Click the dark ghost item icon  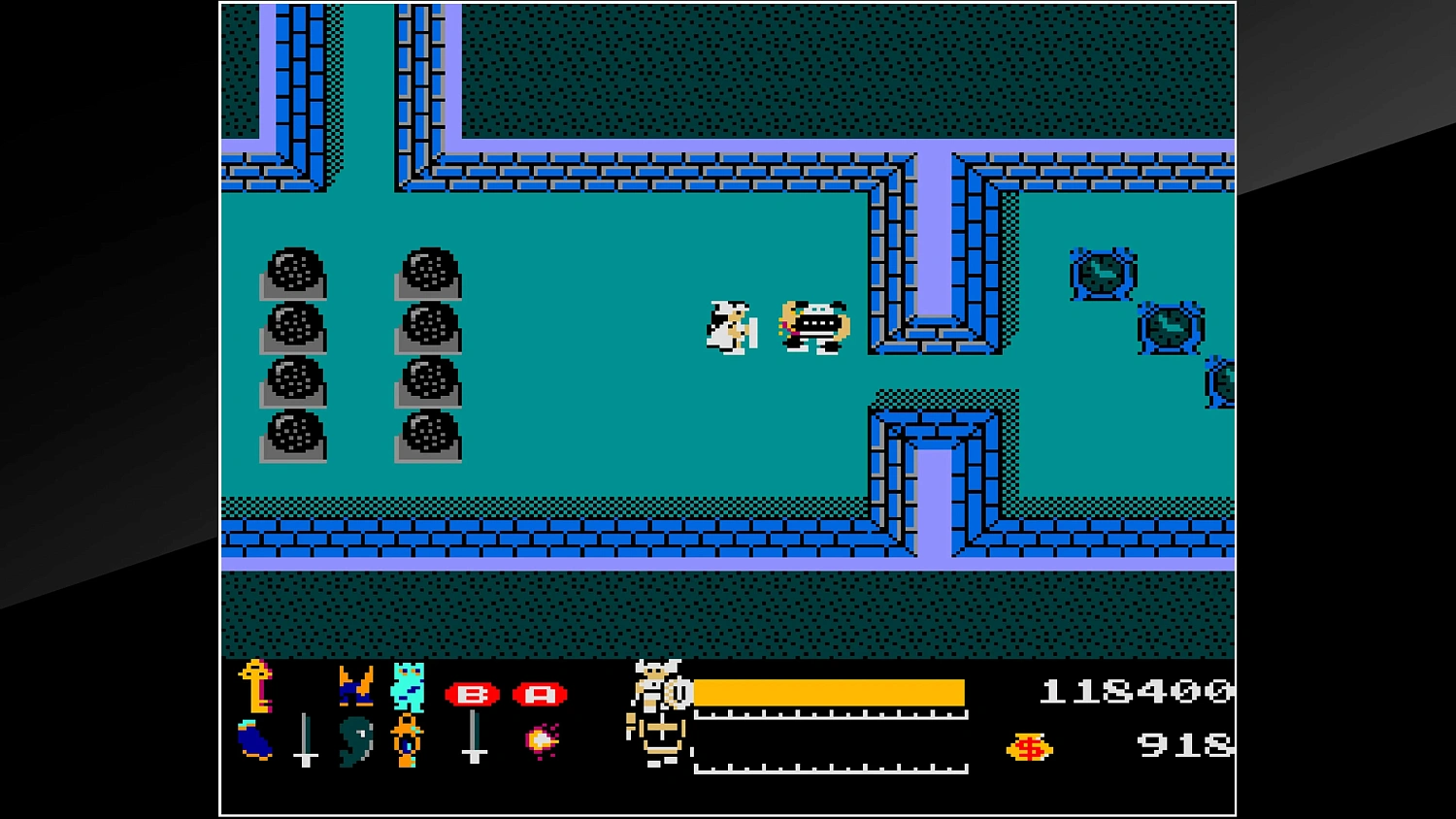(356, 741)
